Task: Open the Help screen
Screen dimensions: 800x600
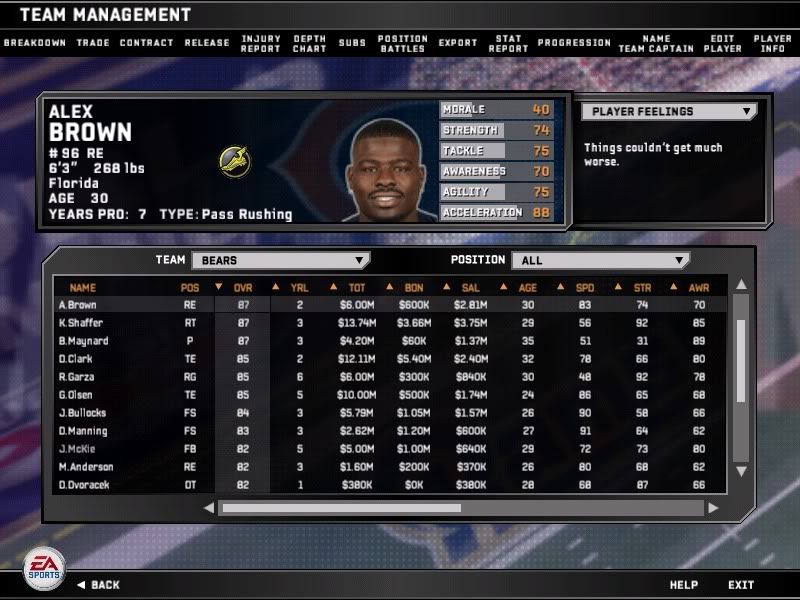Action: [684, 585]
